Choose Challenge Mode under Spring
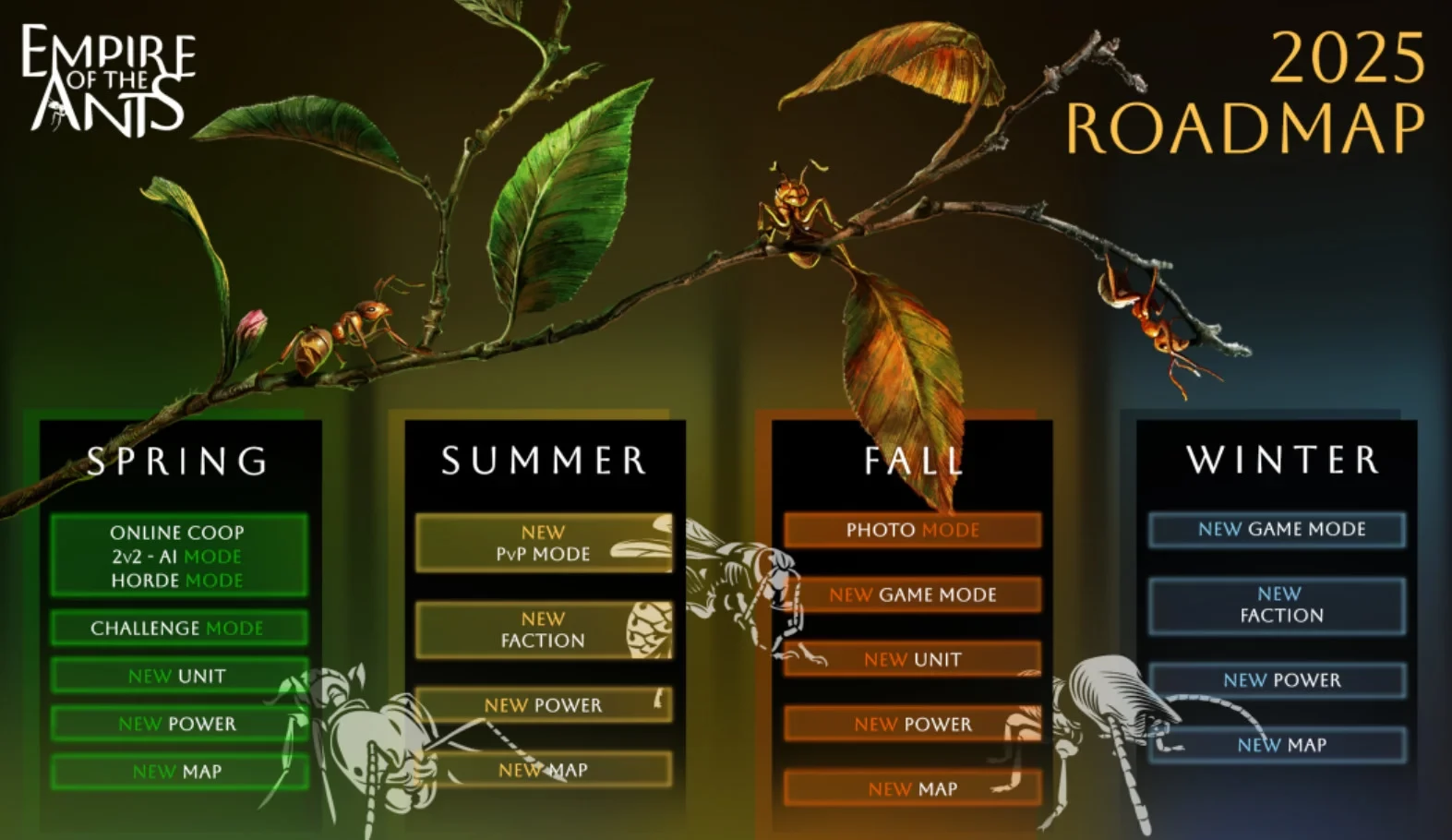 pos(177,628)
